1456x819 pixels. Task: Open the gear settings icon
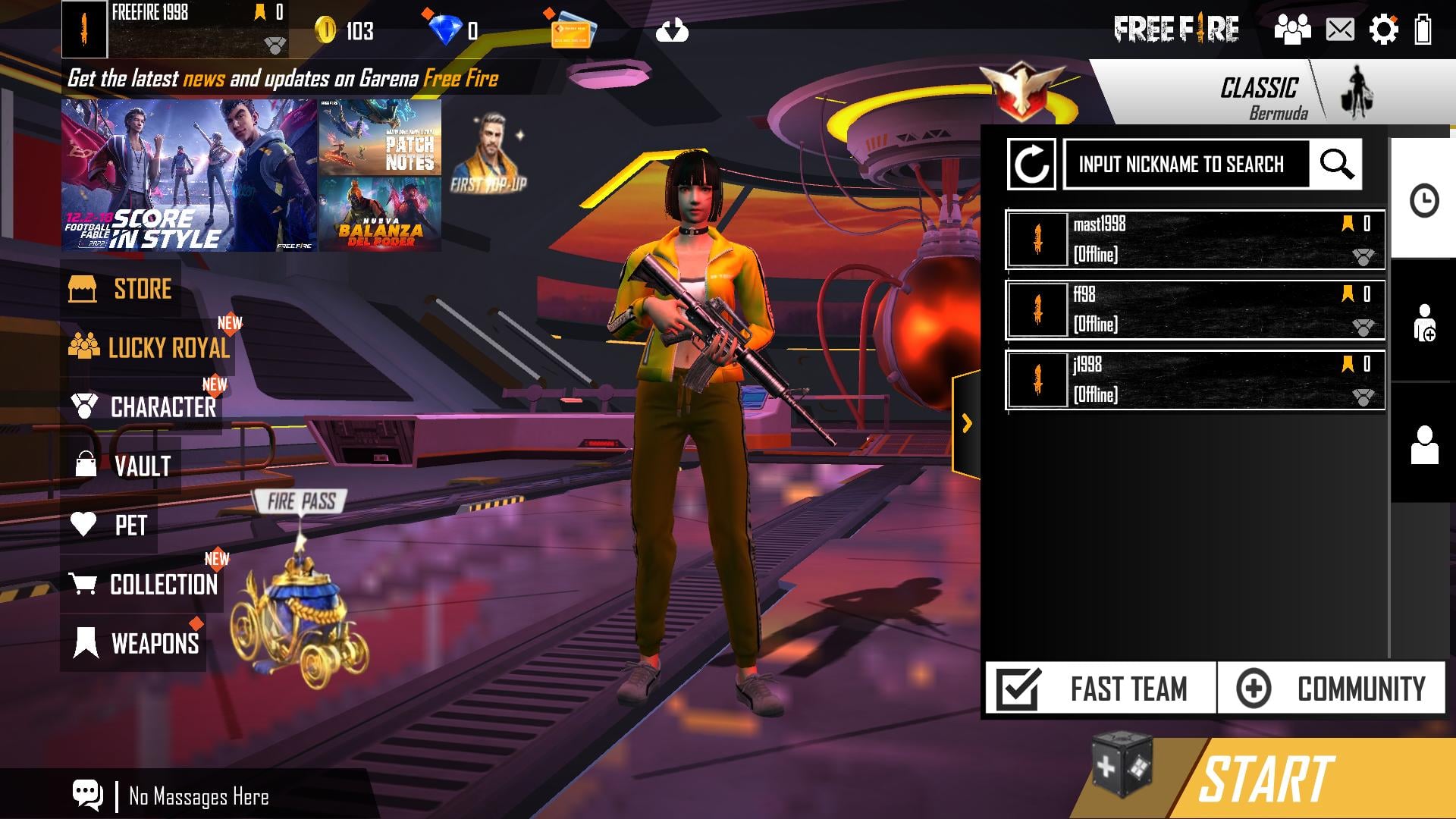1383,30
